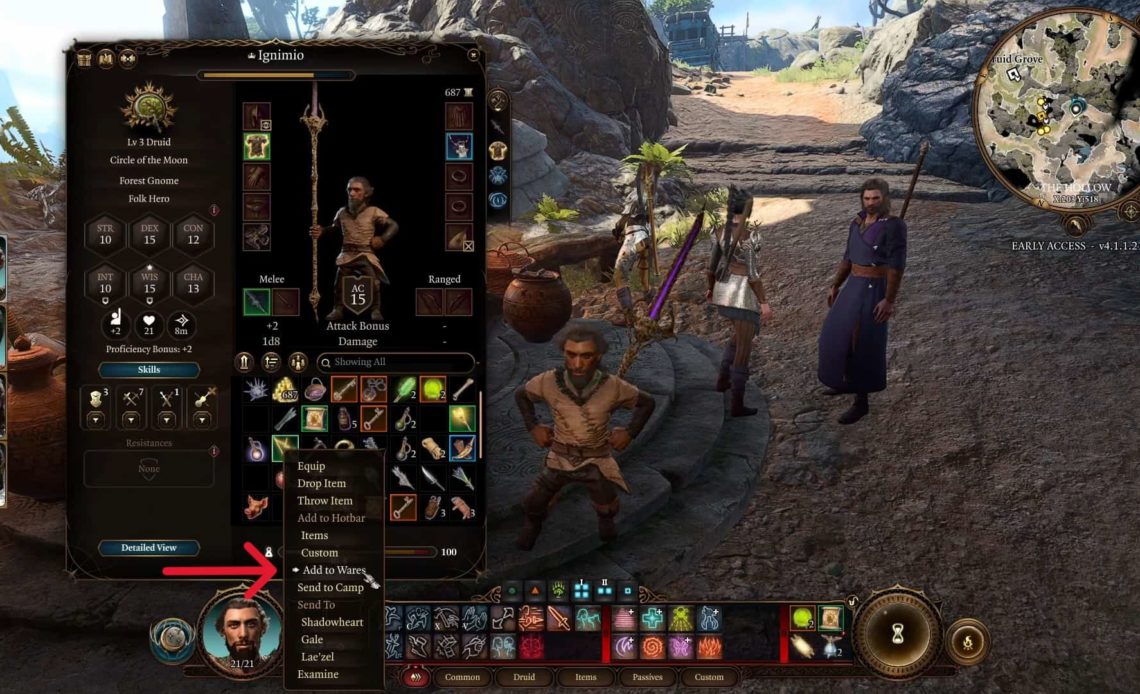Send the item to Gale
This screenshot has height=694, width=1140.
tap(312, 639)
